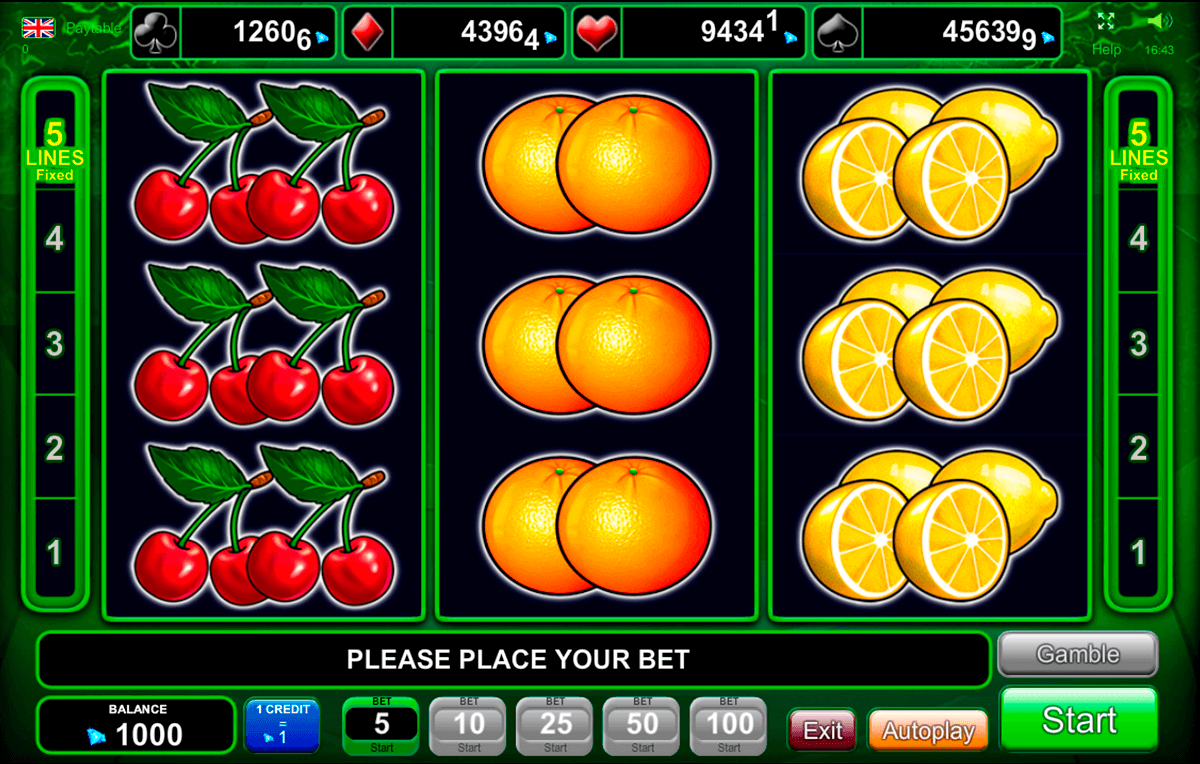Choose the 10 bet option
The height and width of the screenshot is (764, 1200).
pyautogui.click(x=469, y=725)
